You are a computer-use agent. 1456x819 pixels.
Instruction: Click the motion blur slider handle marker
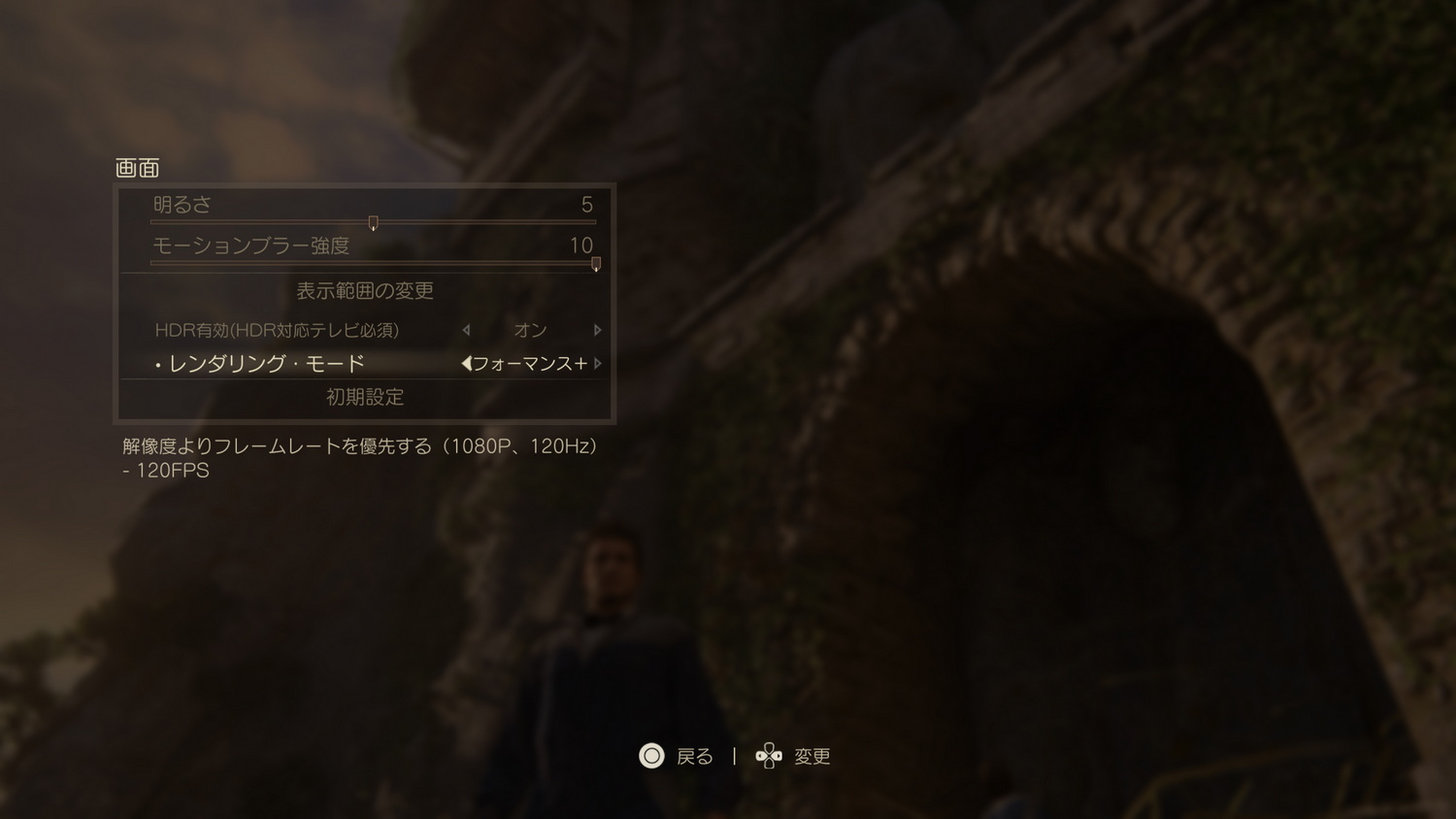tap(595, 263)
